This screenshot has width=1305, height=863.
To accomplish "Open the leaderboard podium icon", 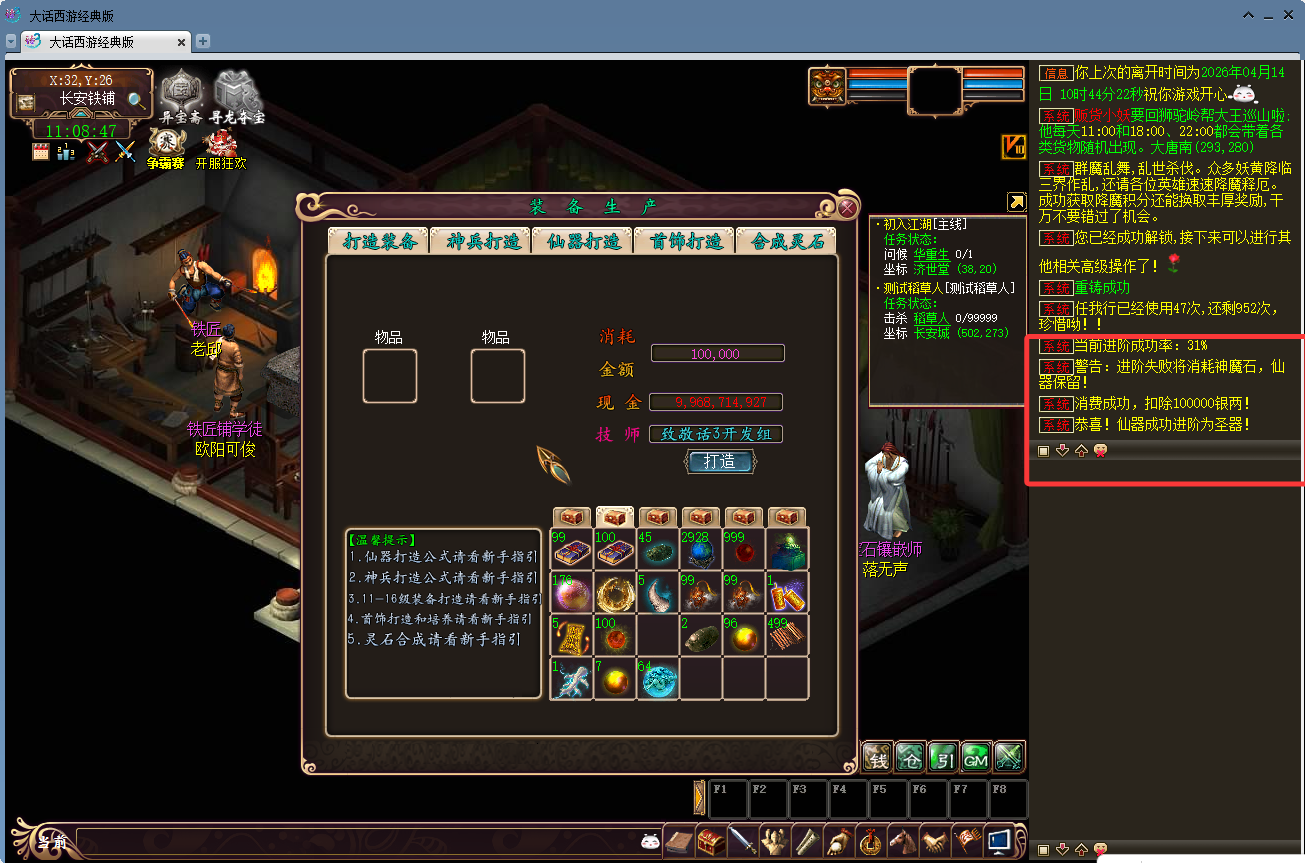I will click(66, 152).
